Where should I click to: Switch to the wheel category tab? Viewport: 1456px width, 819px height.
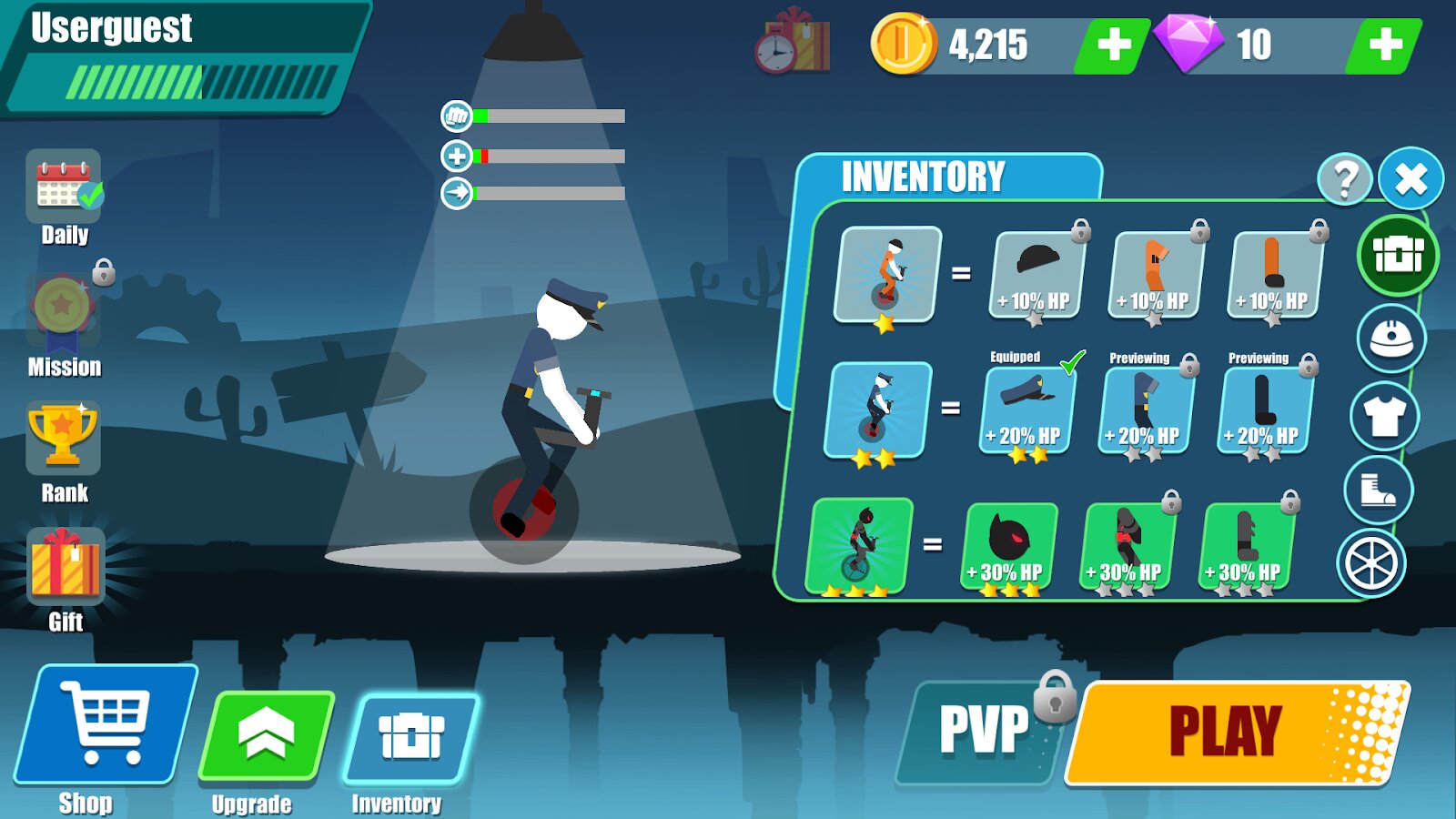(1371, 563)
